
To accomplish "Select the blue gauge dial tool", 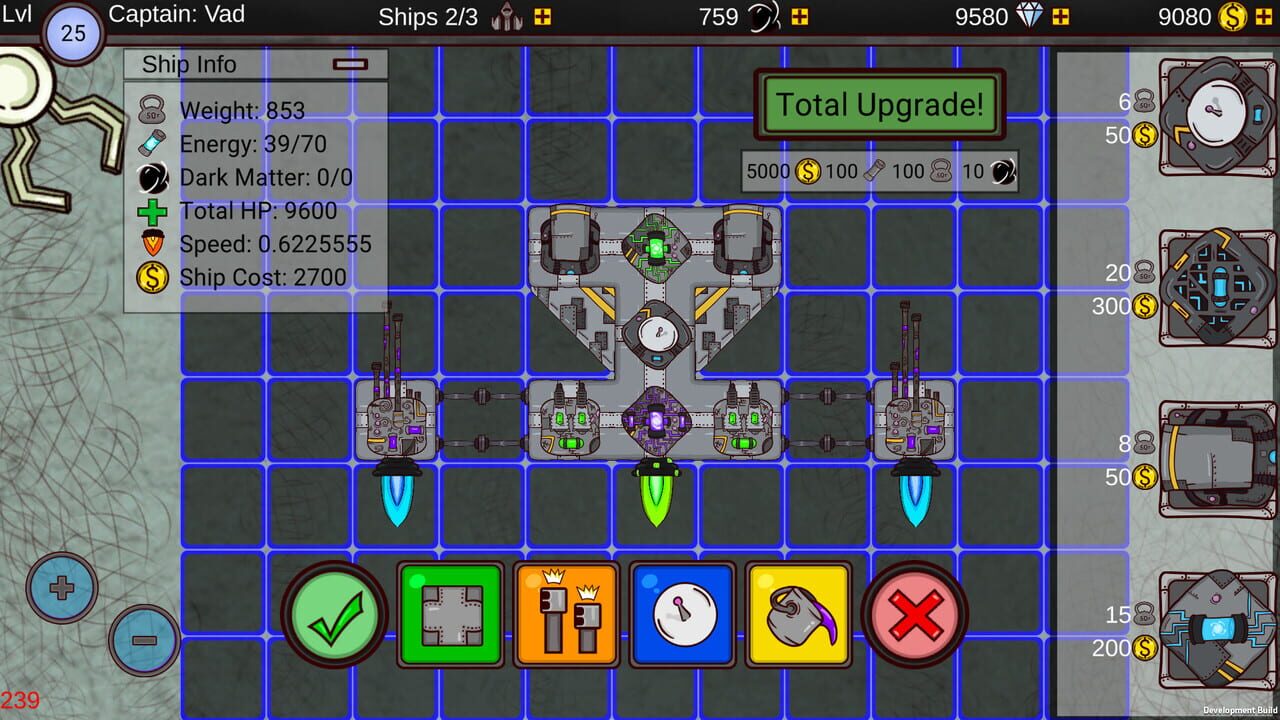I will [682, 614].
